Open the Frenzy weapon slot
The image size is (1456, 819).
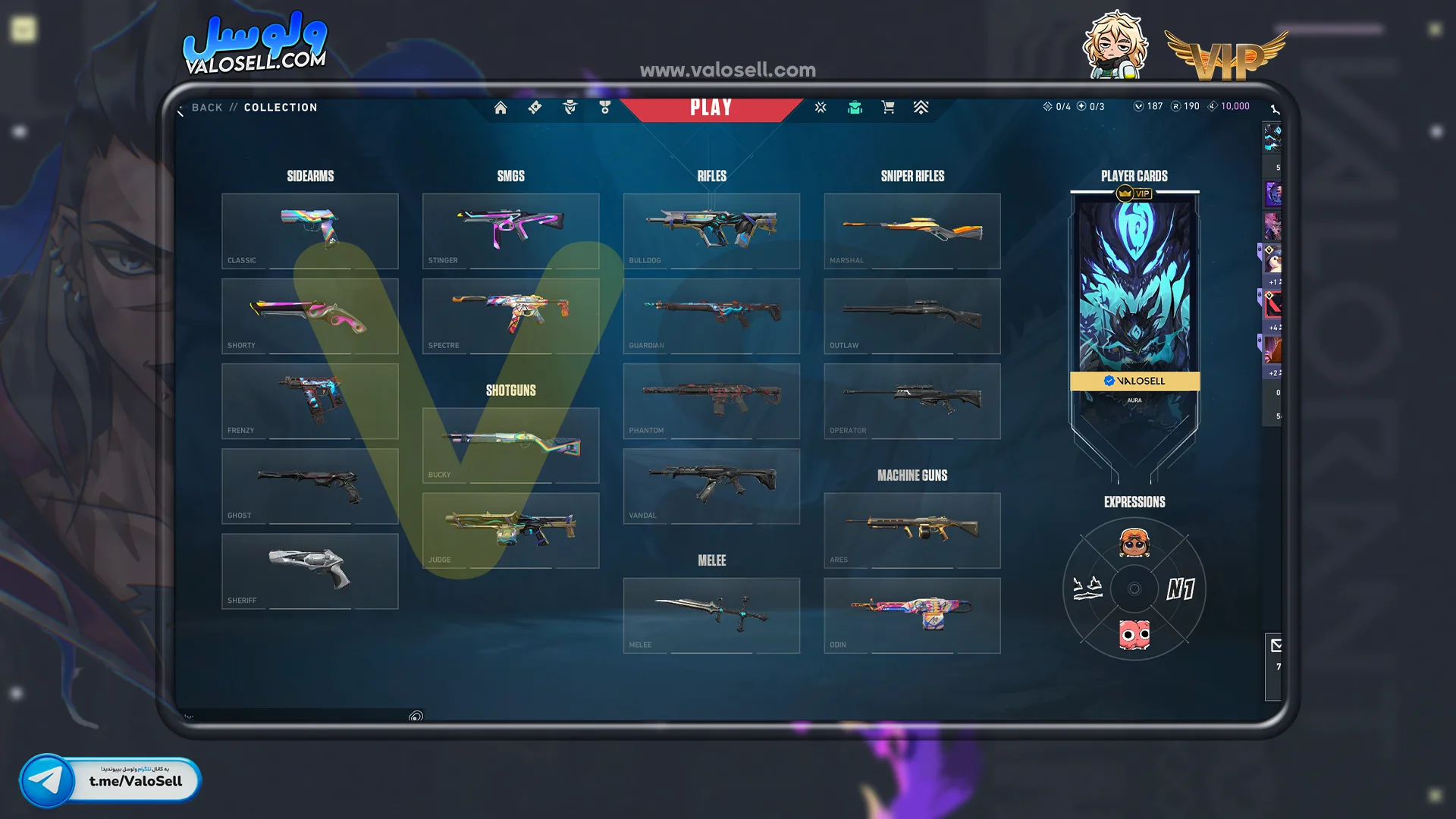(309, 400)
